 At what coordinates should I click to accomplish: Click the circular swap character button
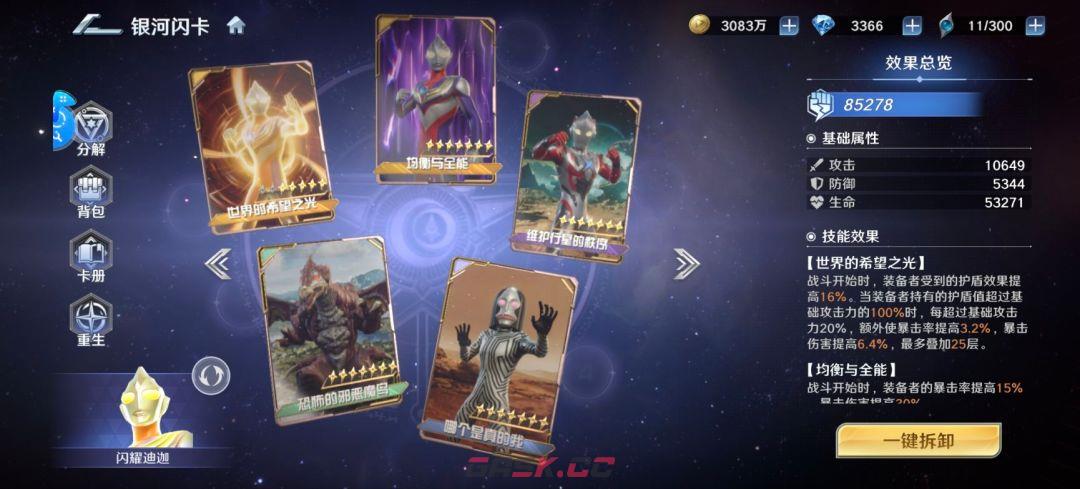(x=211, y=376)
